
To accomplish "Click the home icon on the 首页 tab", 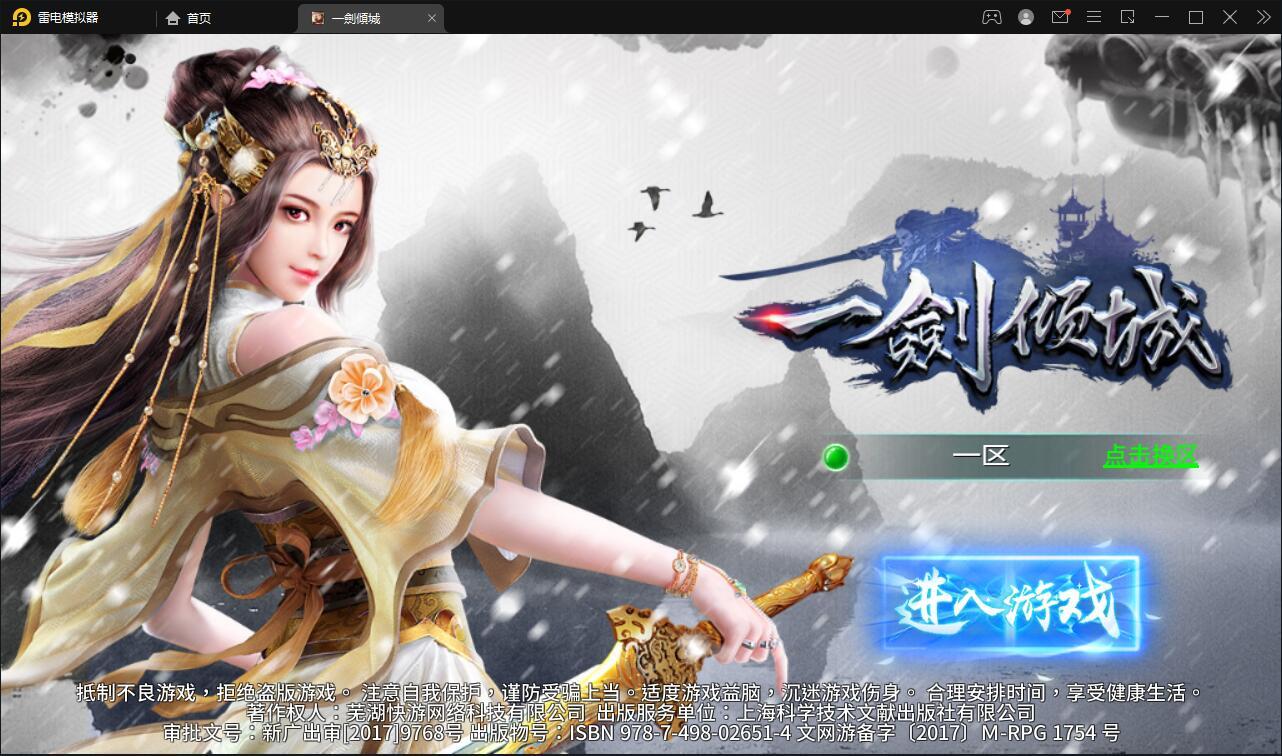I will (x=174, y=17).
